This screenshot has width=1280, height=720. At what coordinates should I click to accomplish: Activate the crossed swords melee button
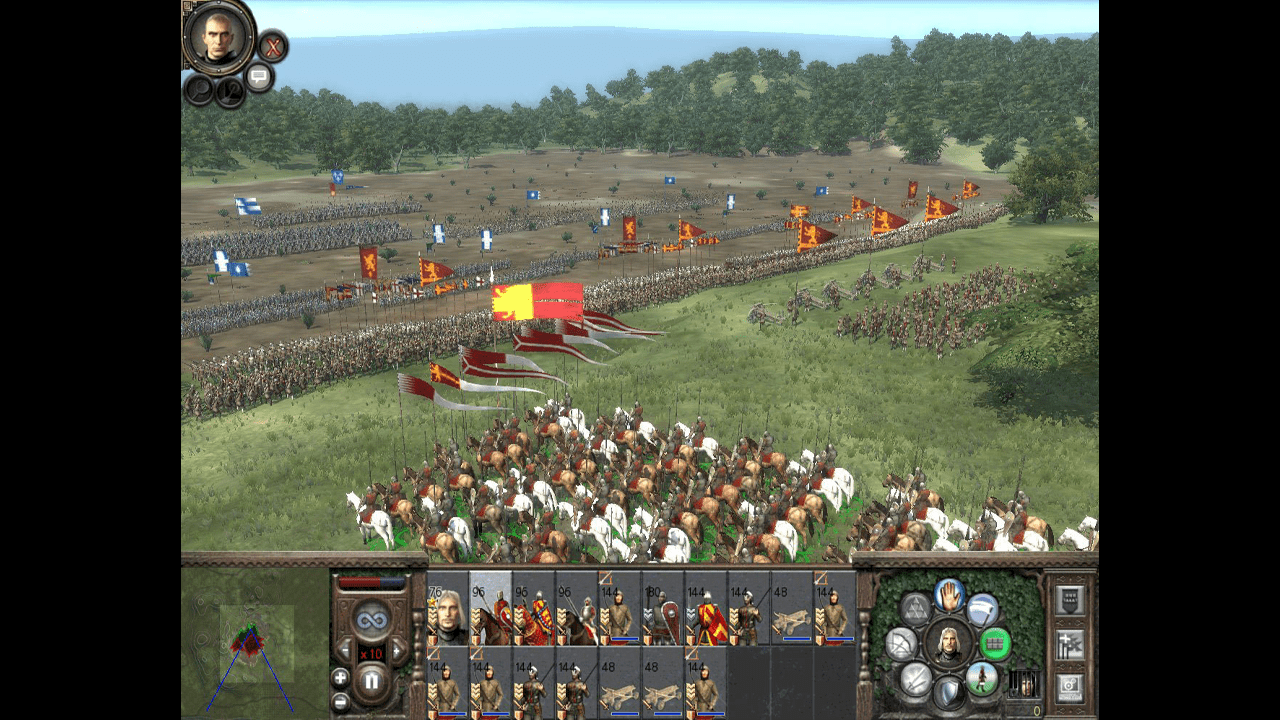pyautogui.click(x=916, y=679)
